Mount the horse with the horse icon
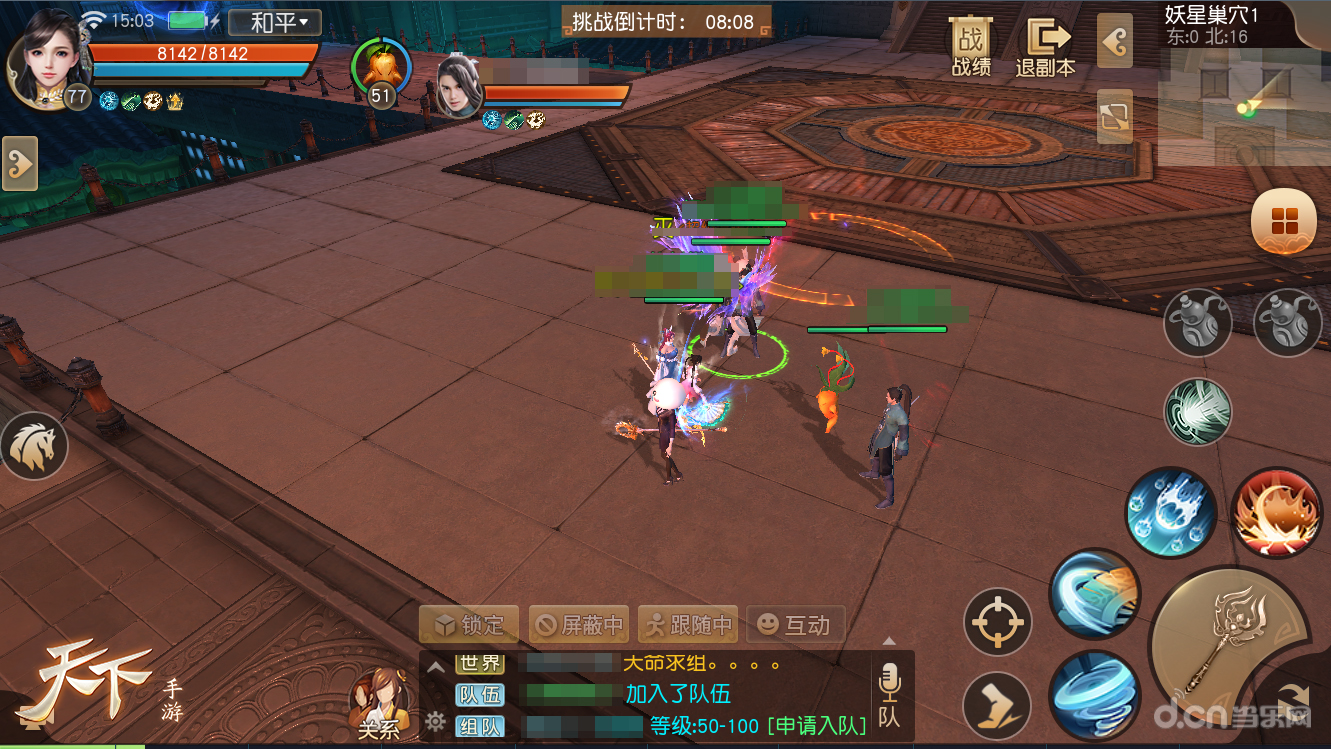 pos(34,446)
